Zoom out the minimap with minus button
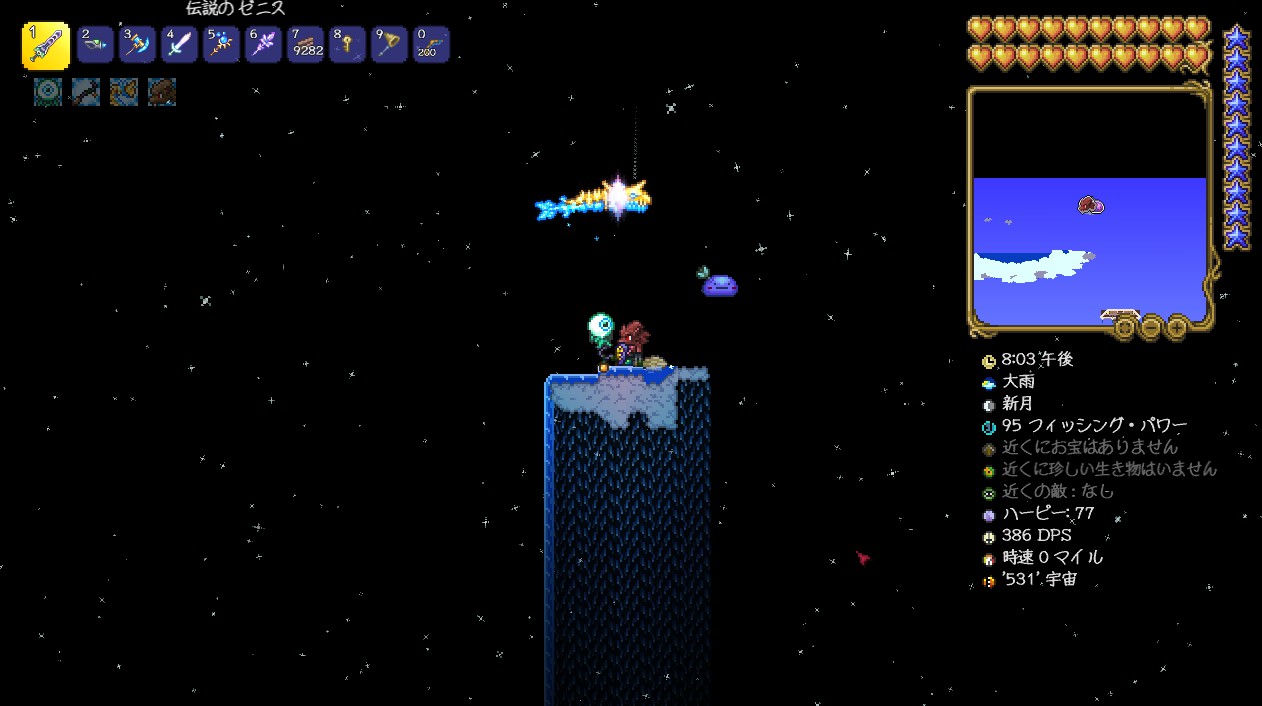The width and height of the screenshot is (1262, 706). (1152, 327)
